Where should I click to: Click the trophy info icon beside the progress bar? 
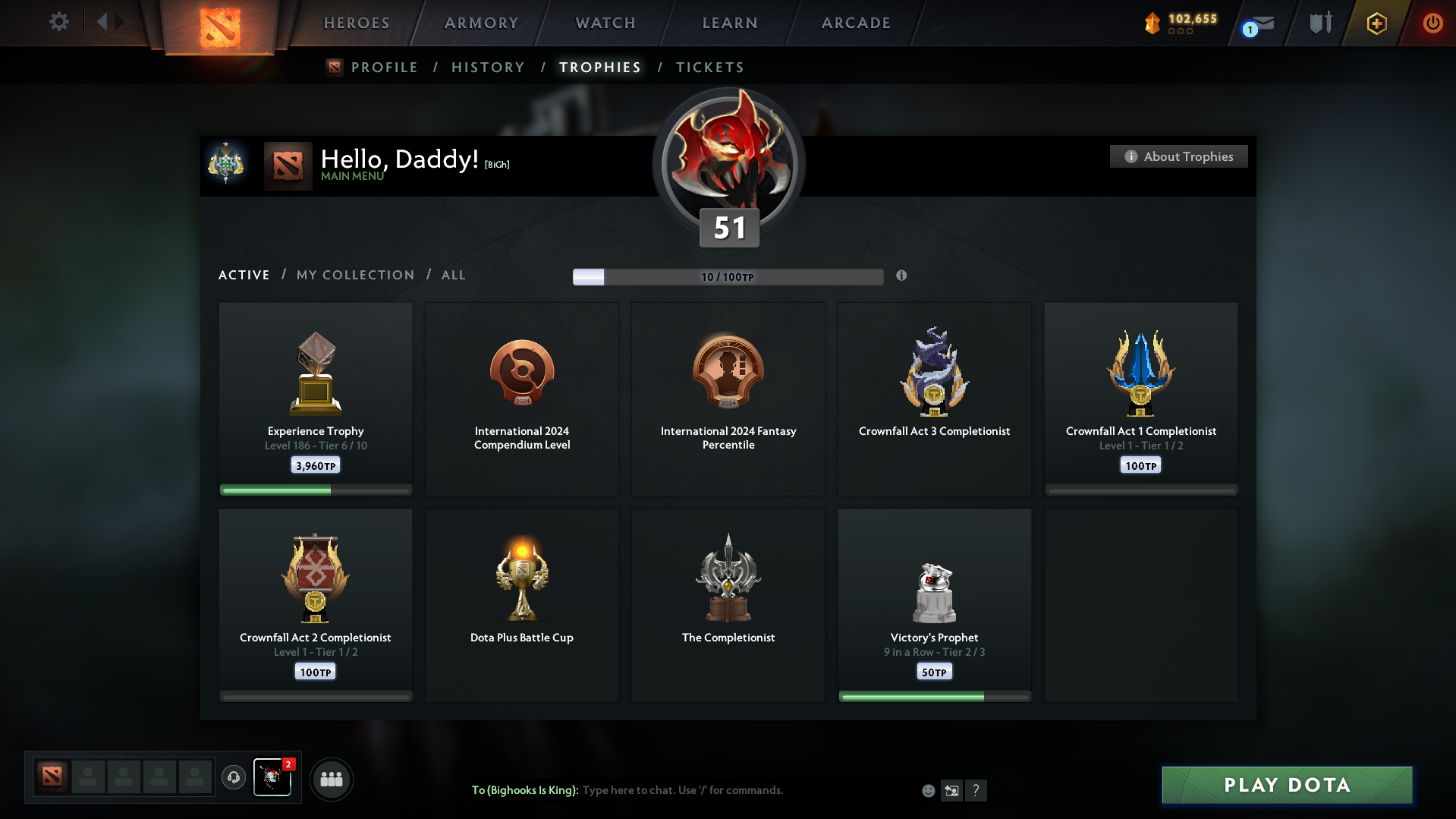click(x=902, y=277)
